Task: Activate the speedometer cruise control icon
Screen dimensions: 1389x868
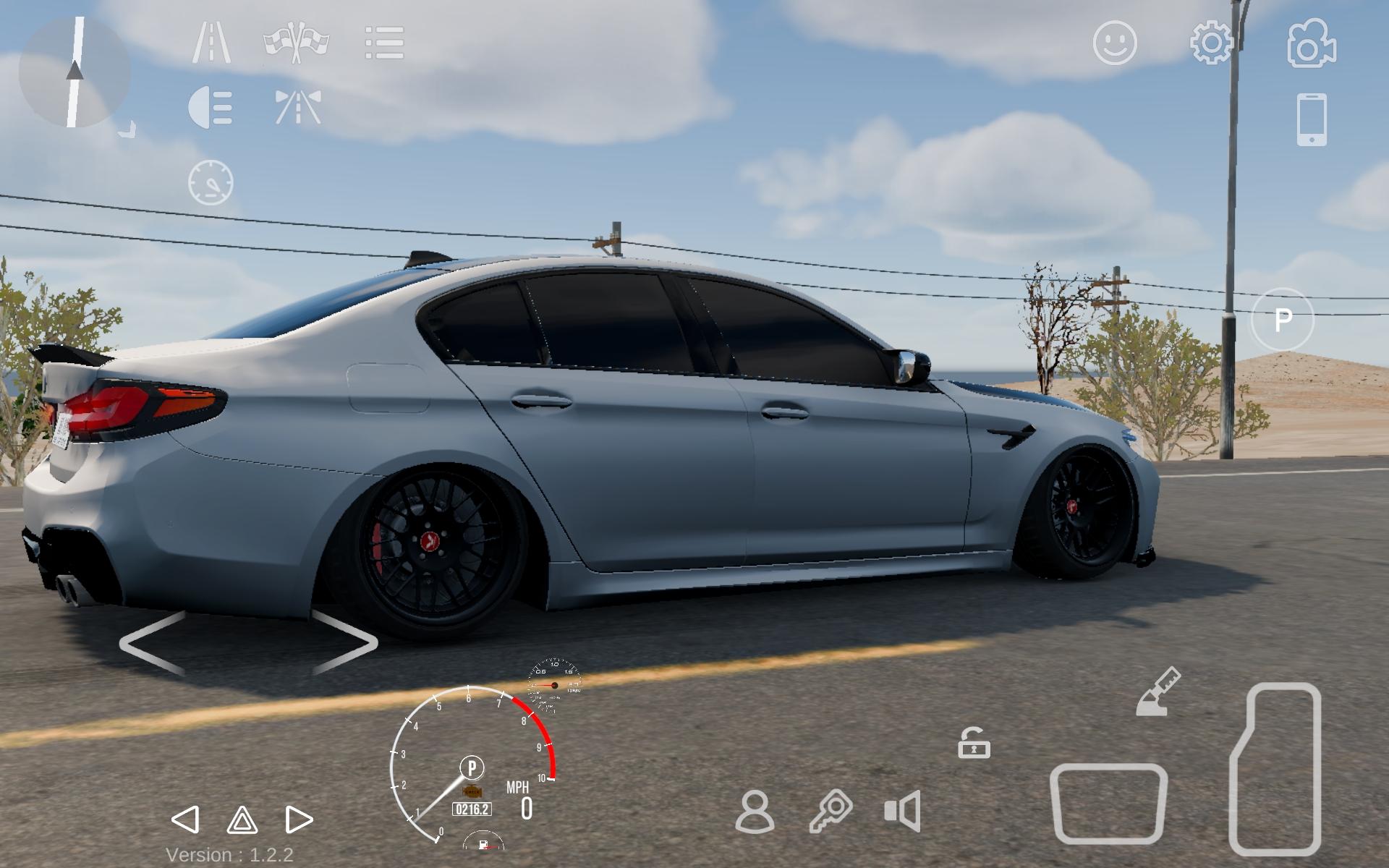Action: pos(211,182)
